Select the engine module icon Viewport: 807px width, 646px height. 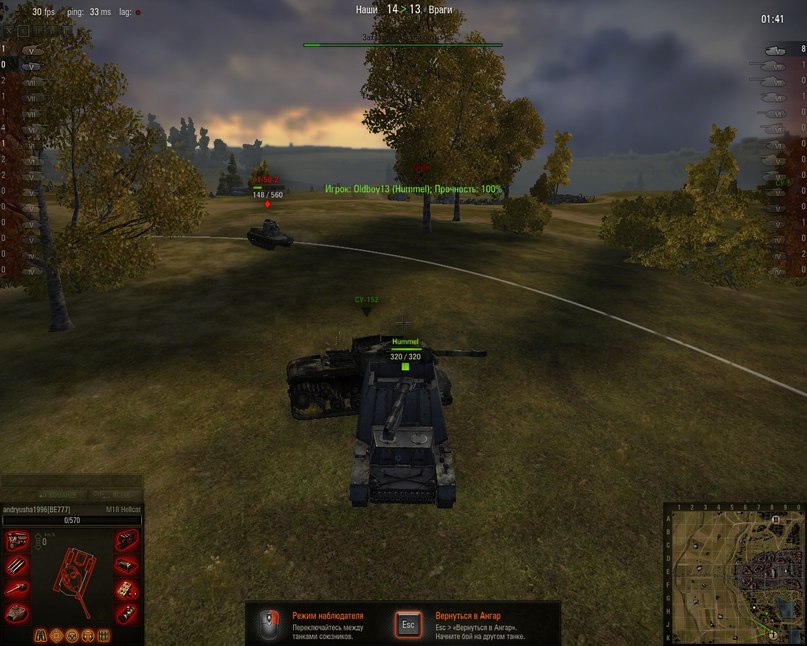pyautogui.click(x=18, y=540)
